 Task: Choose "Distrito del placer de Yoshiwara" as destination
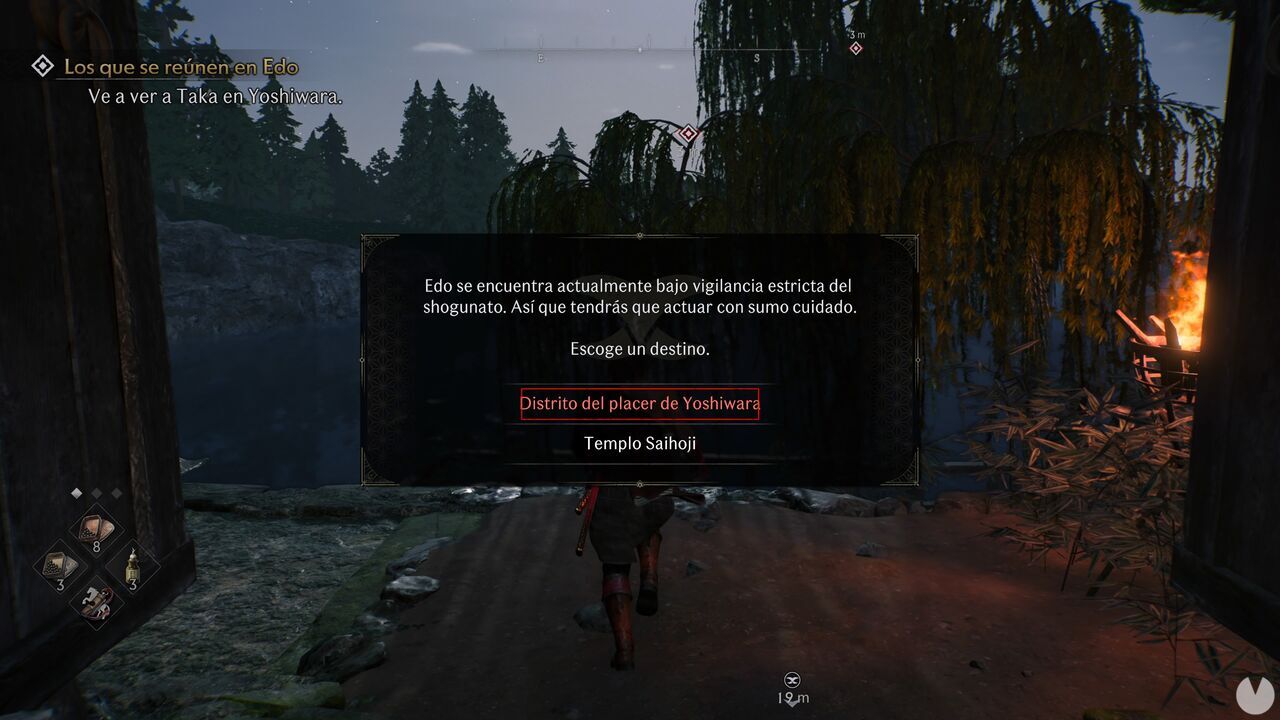[639, 404]
